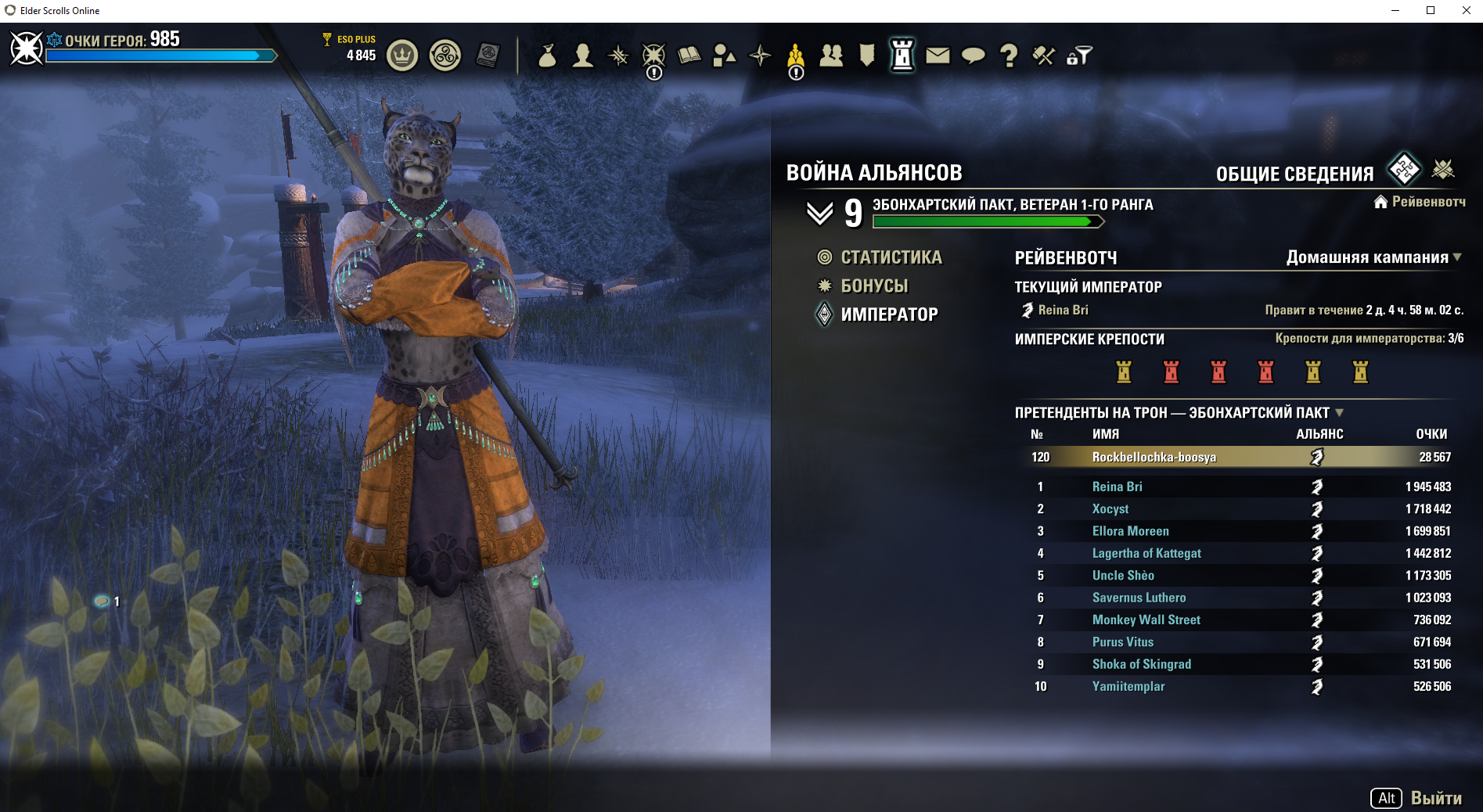Open the inventory bag icon
Screen dimensions: 1483x812
[547, 56]
